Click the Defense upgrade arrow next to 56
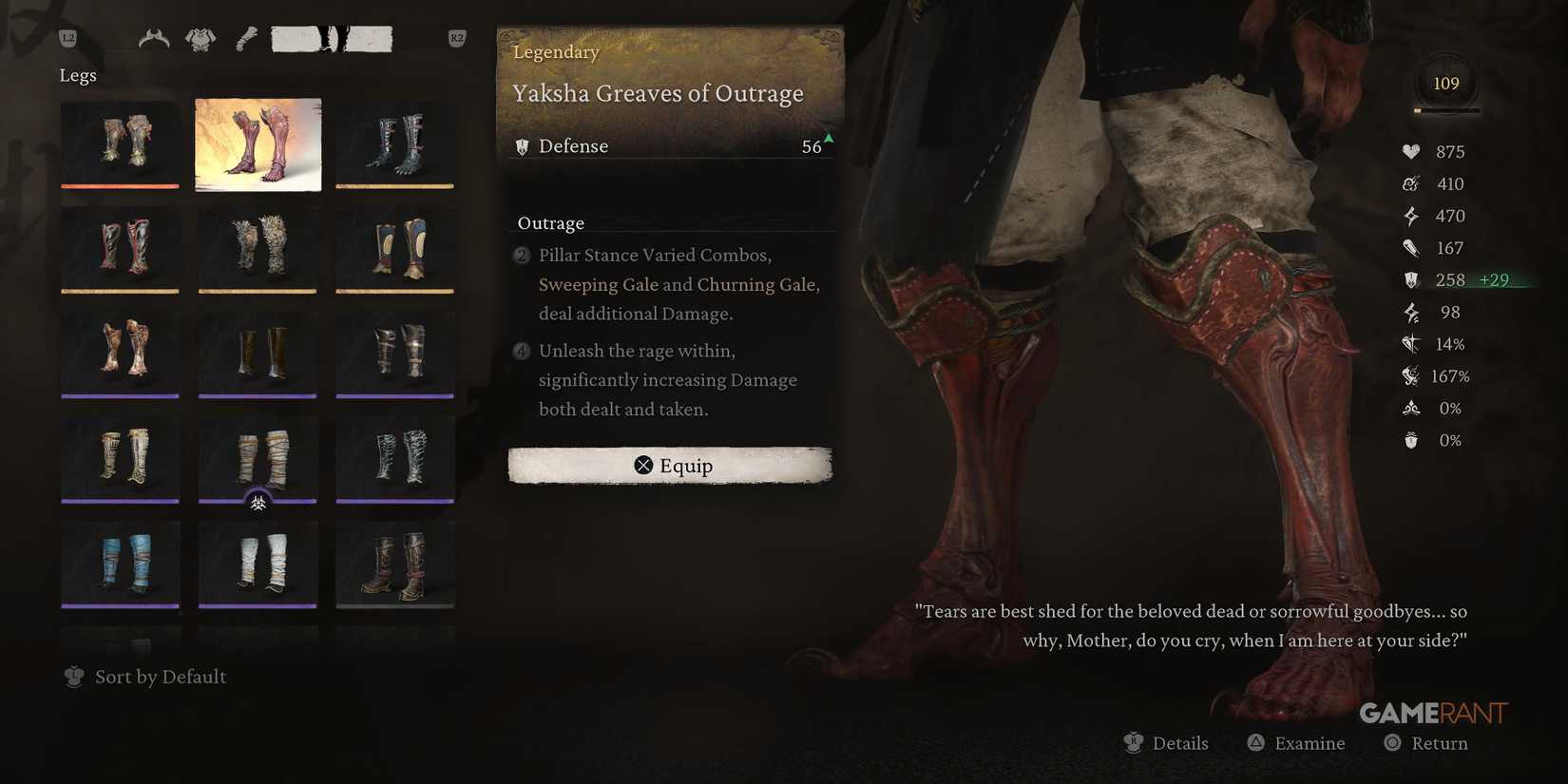1568x784 pixels. [x=826, y=141]
